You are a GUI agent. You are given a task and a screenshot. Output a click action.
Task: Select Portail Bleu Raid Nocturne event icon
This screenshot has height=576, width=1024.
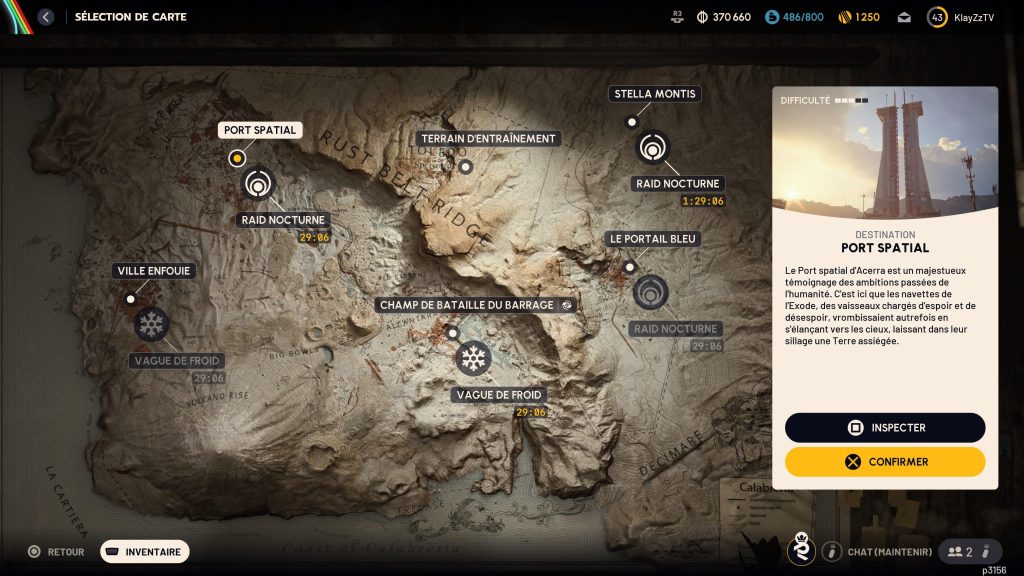(650, 292)
